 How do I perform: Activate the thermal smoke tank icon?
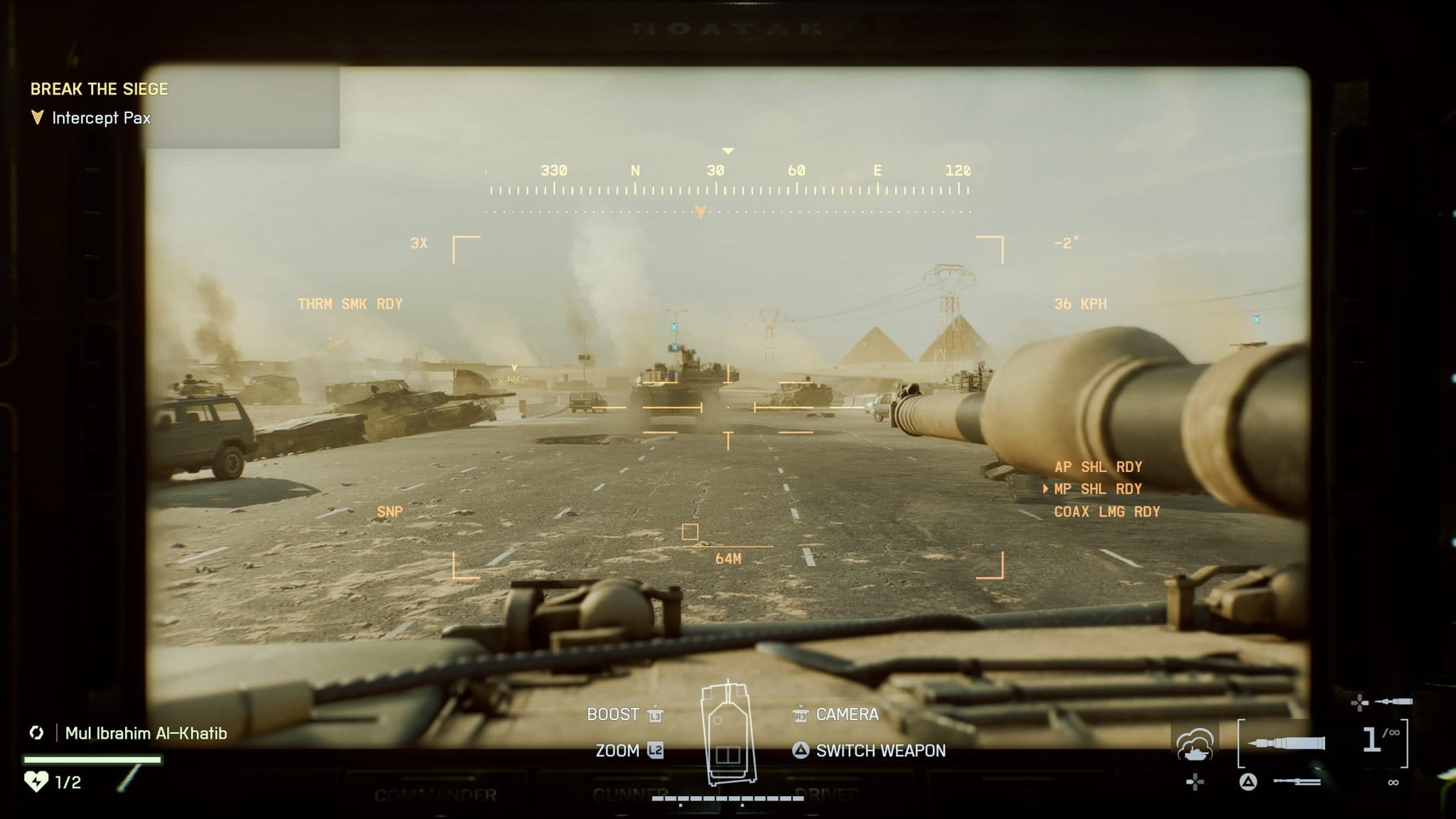pos(1195,744)
